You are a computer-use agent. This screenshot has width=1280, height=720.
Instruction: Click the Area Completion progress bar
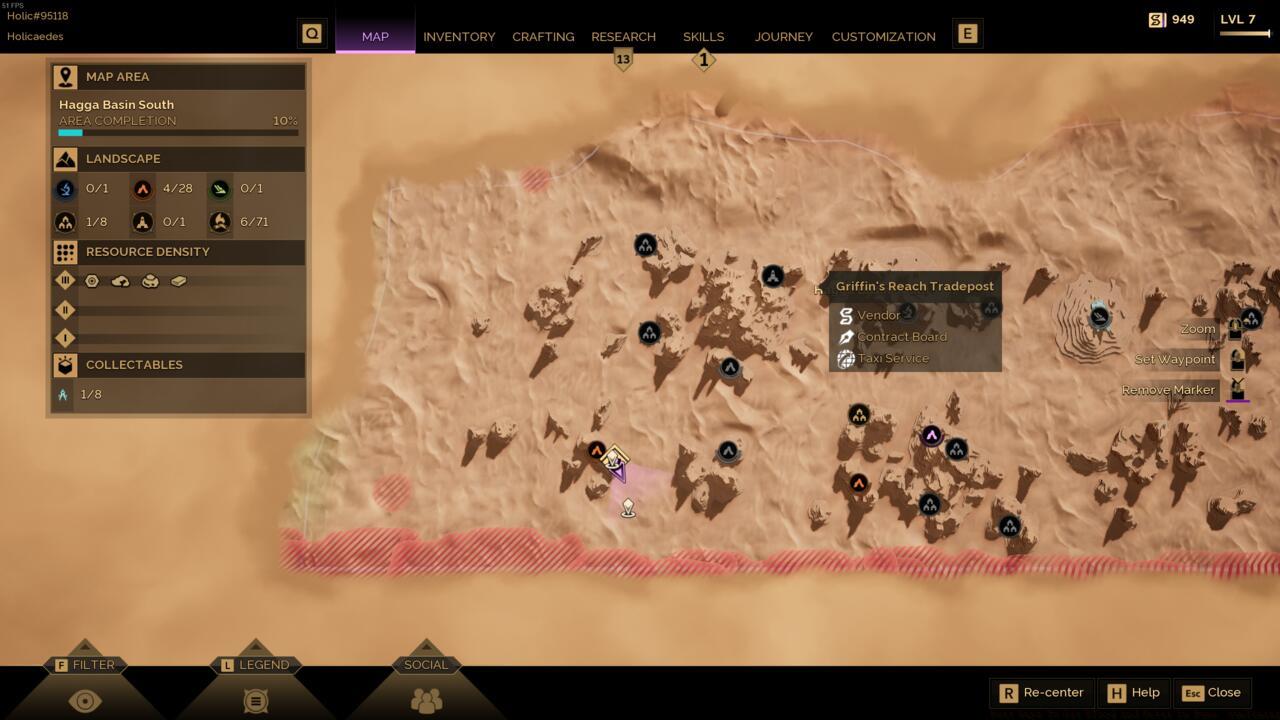point(178,129)
